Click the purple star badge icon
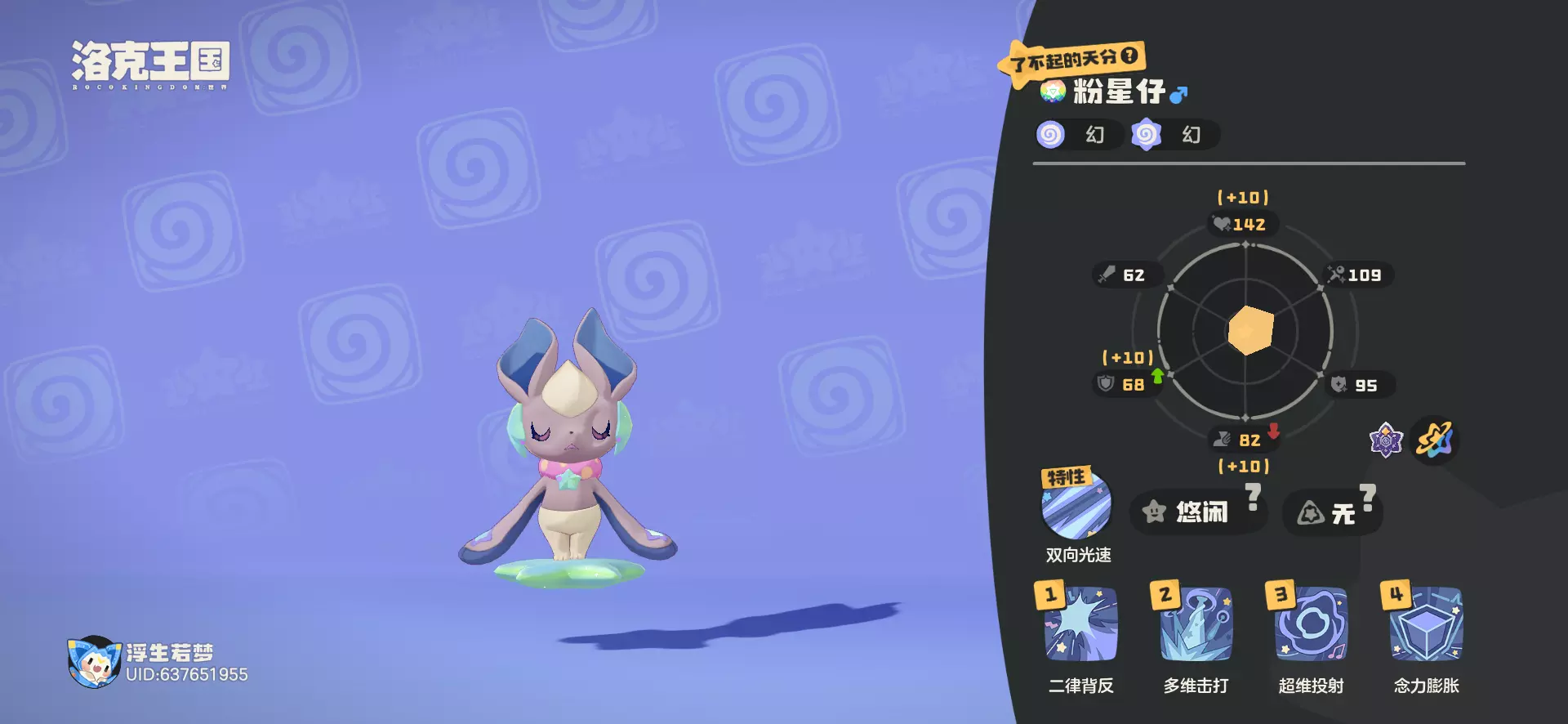The image size is (1568, 724). click(x=1385, y=440)
